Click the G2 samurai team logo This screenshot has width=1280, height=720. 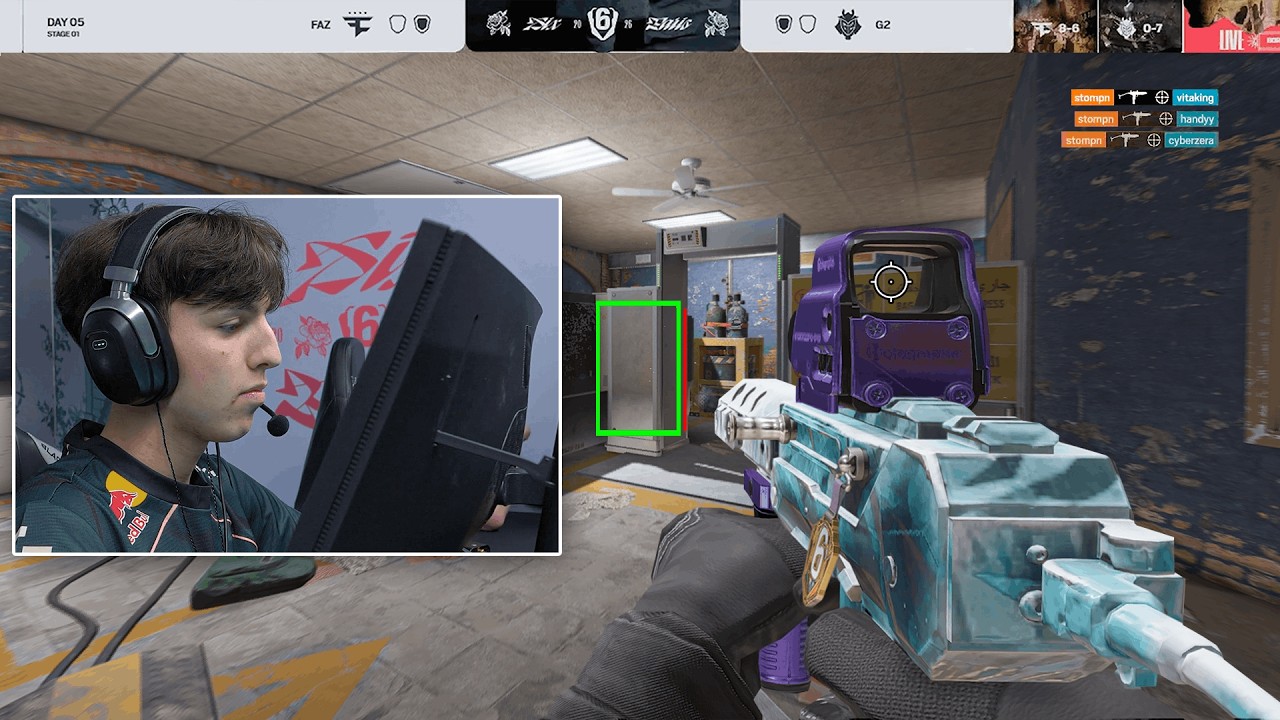(849, 25)
